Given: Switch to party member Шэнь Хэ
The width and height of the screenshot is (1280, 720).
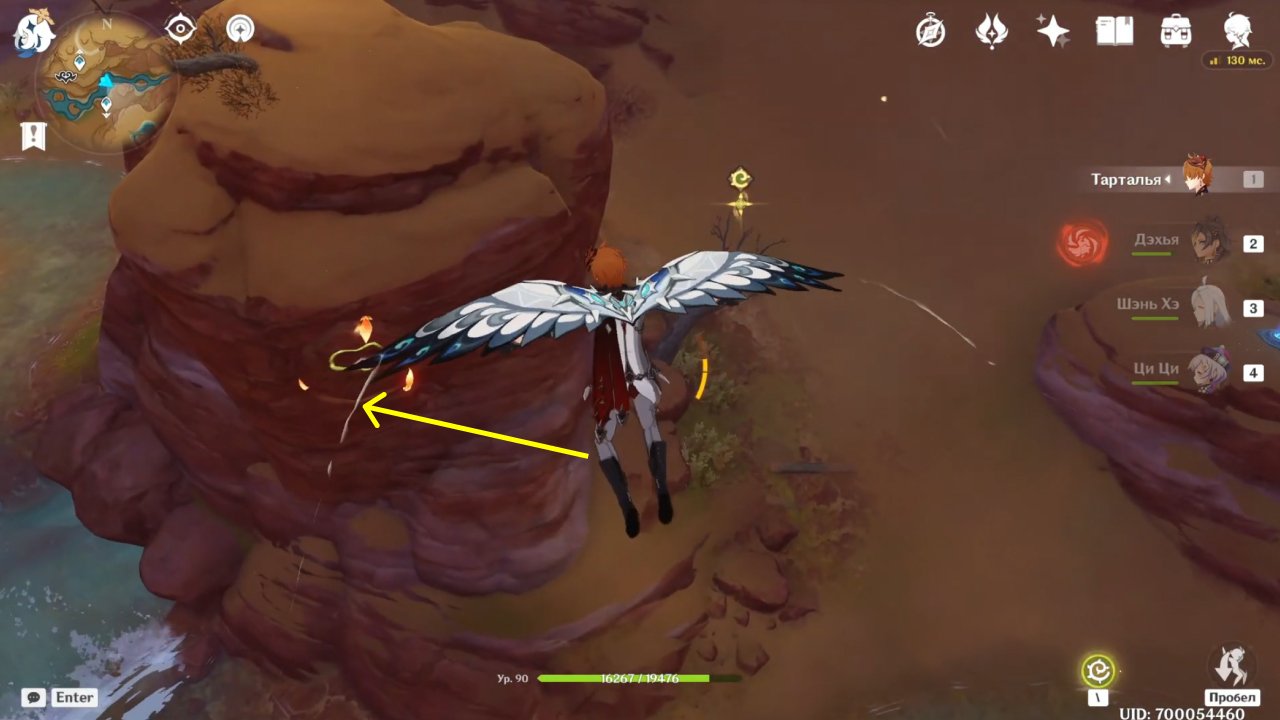Looking at the screenshot, I should [1209, 306].
